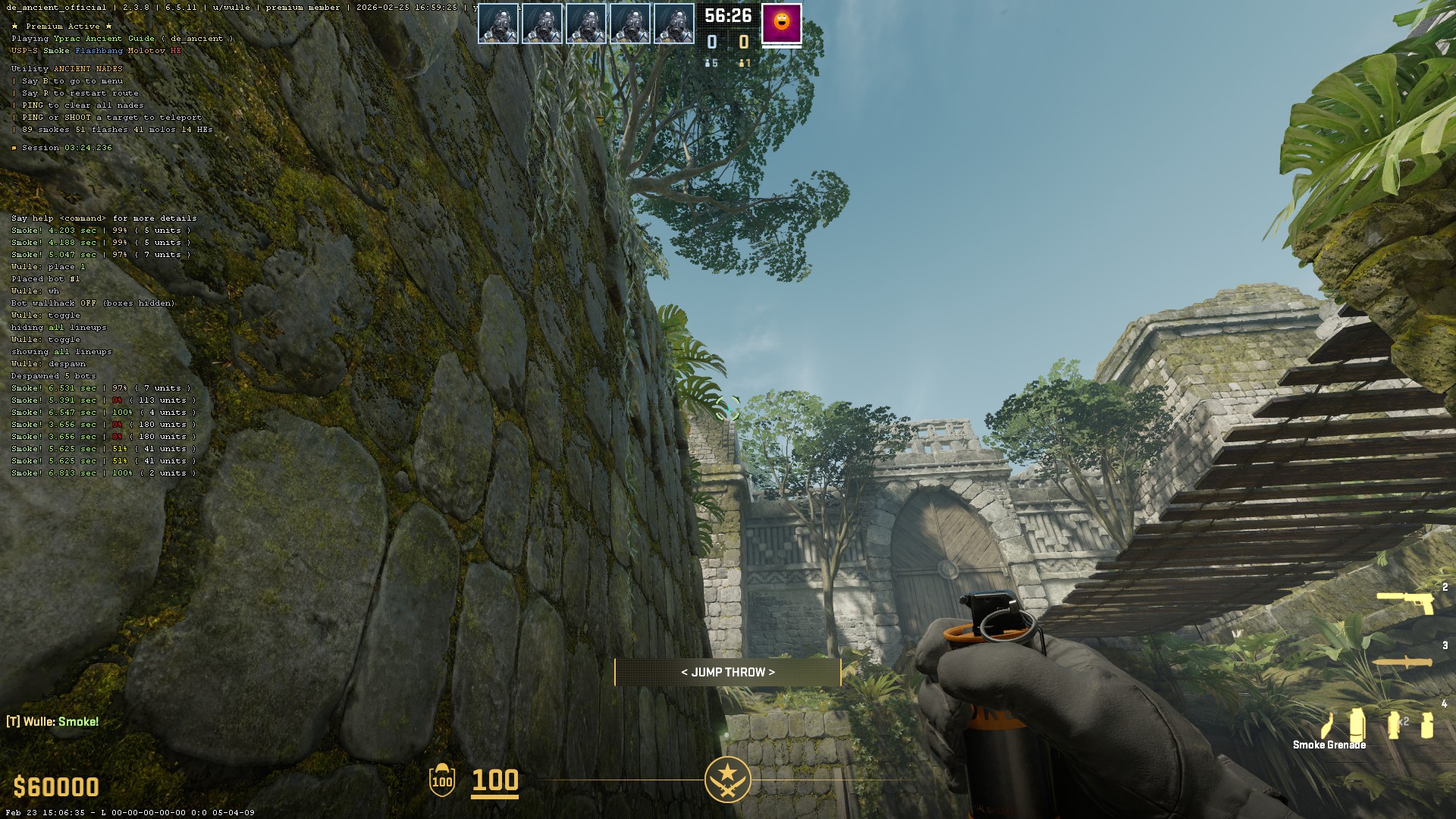
Task: Click the 56:26 match timer
Action: [726, 14]
